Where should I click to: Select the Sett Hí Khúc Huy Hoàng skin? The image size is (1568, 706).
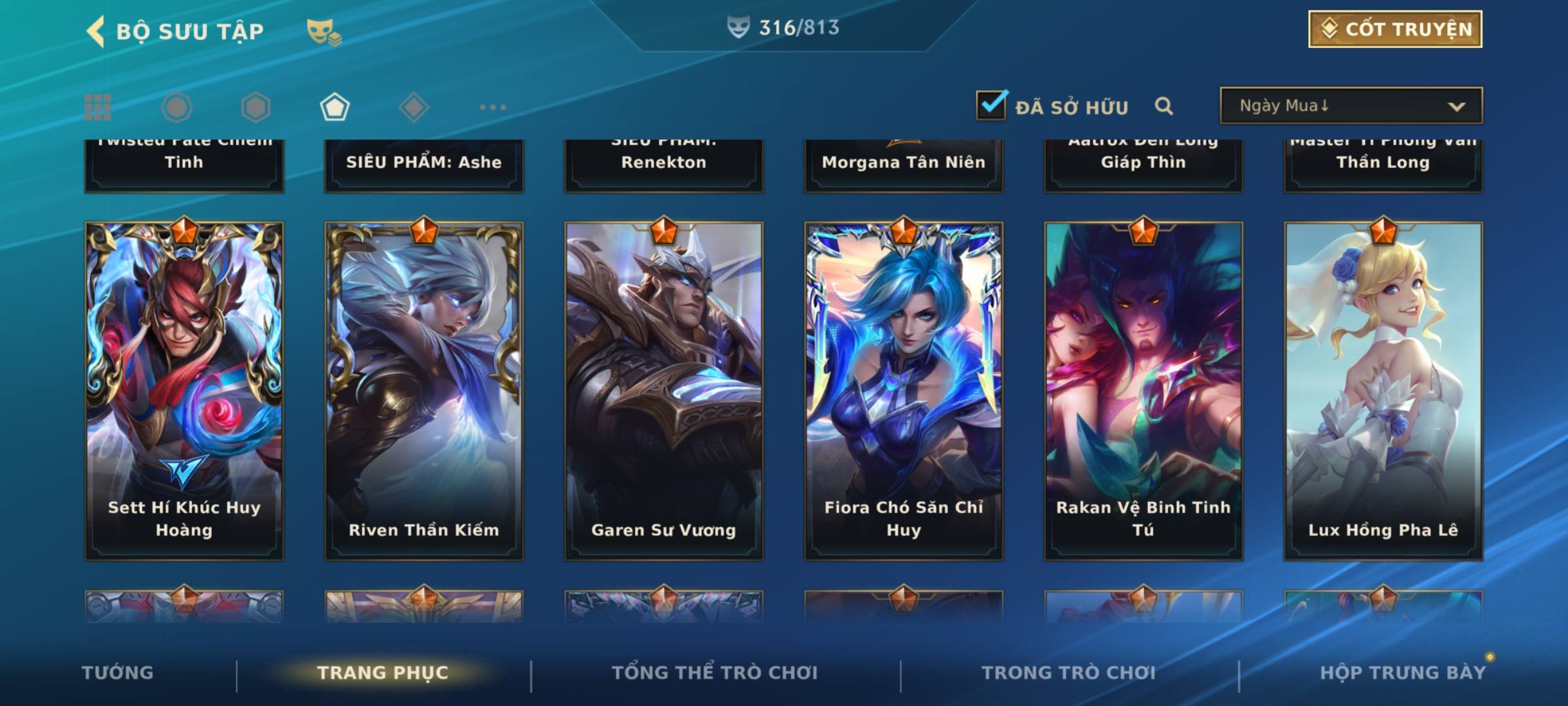coord(184,391)
